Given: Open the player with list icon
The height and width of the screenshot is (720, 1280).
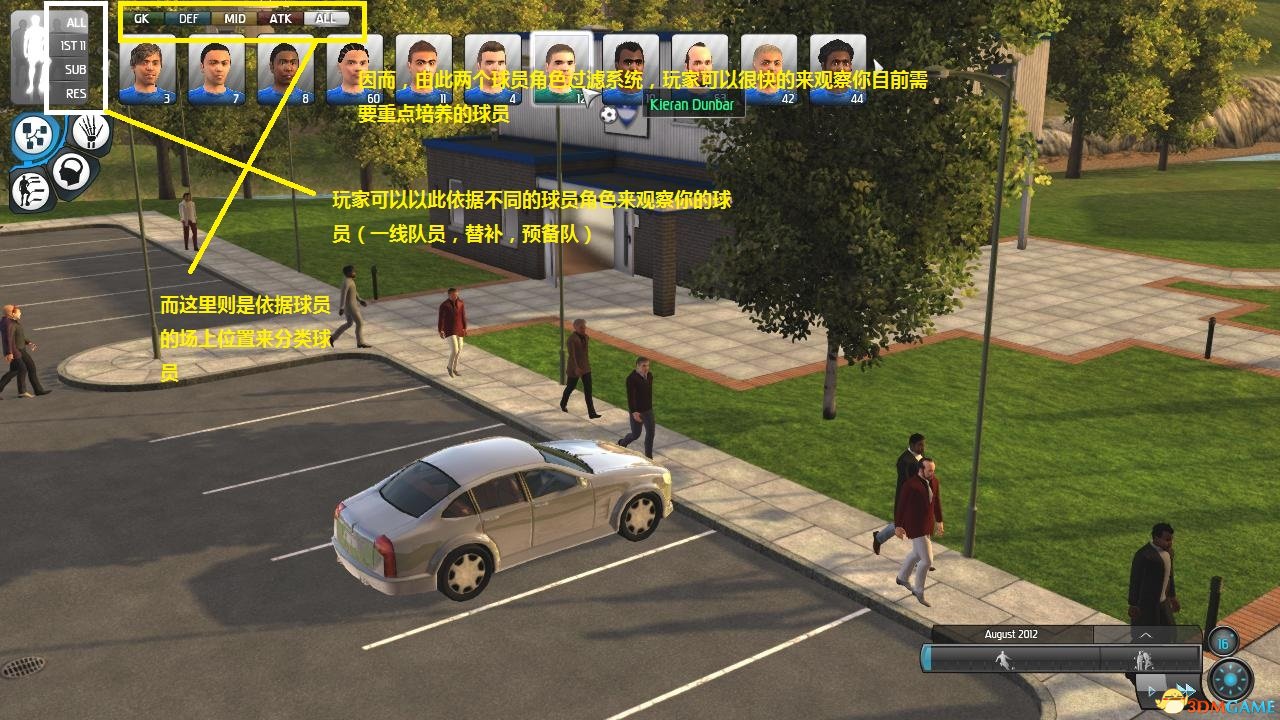Looking at the screenshot, I should click(30, 189).
